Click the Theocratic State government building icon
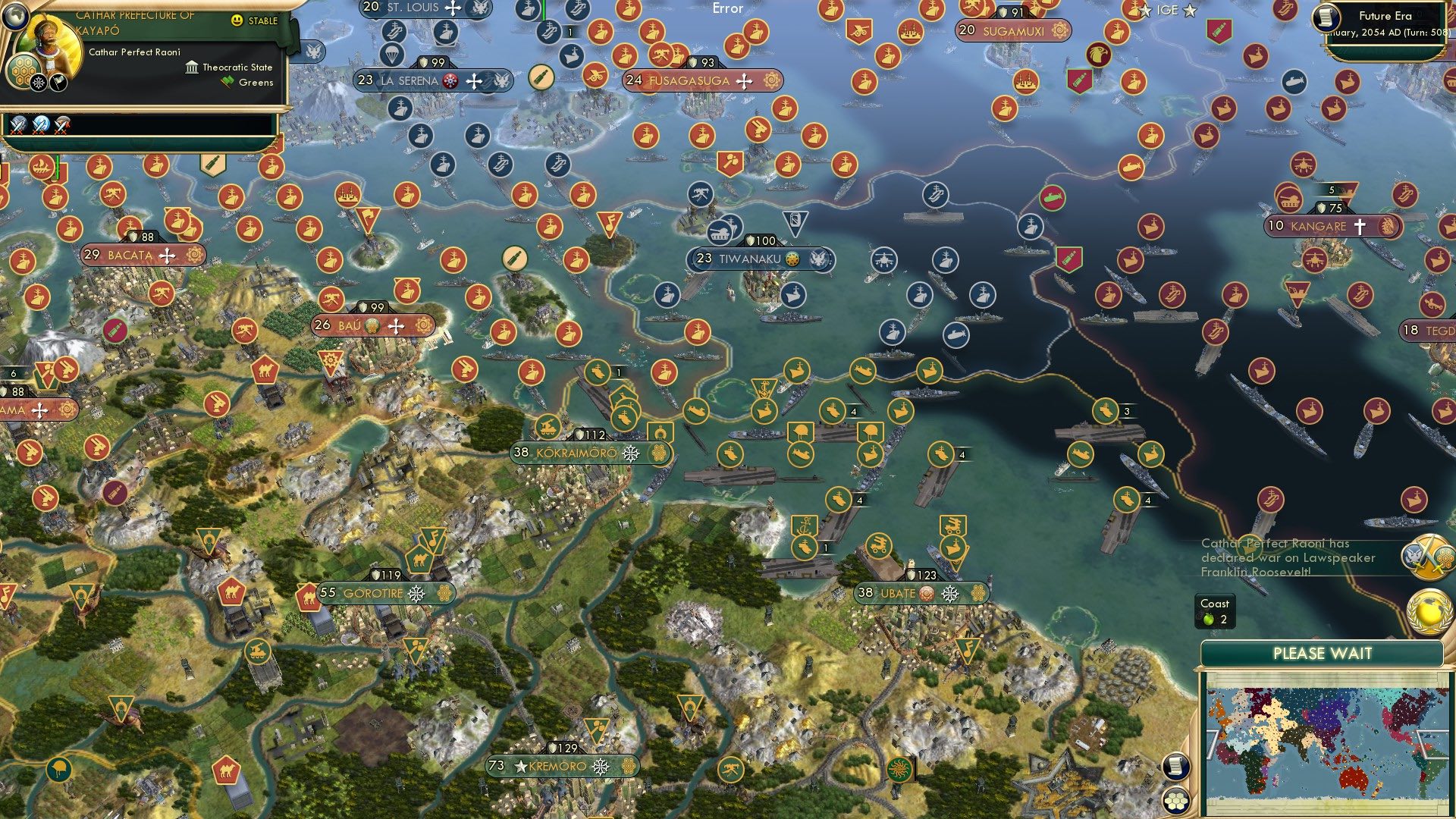1456x819 pixels. pos(192,69)
